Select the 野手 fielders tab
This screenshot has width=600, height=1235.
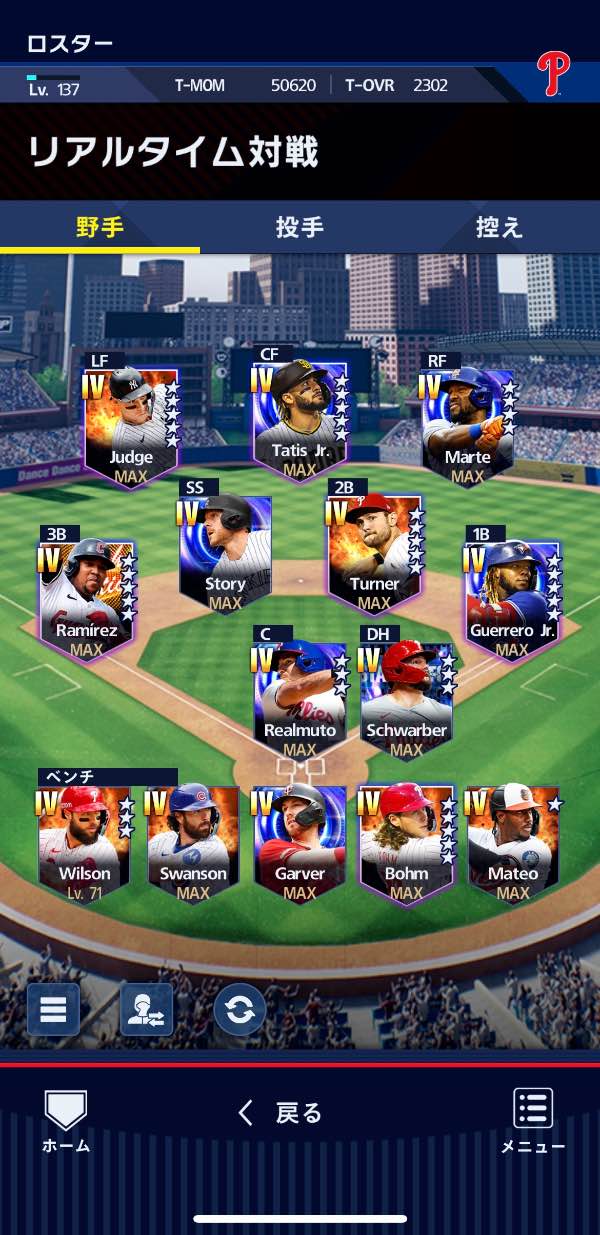pos(100,227)
